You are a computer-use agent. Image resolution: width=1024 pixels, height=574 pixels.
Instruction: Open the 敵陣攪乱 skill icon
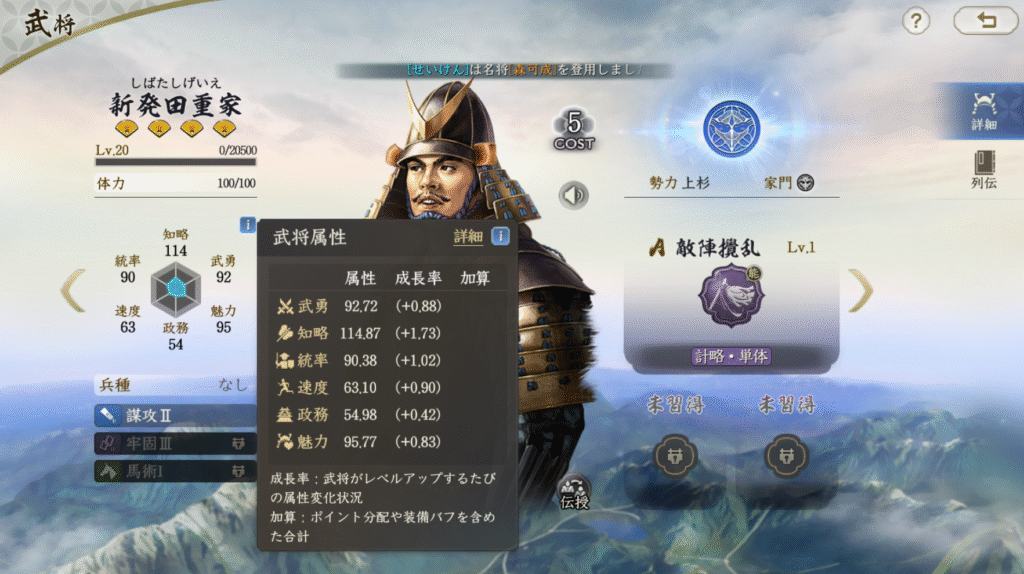click(x=730, y=296)
